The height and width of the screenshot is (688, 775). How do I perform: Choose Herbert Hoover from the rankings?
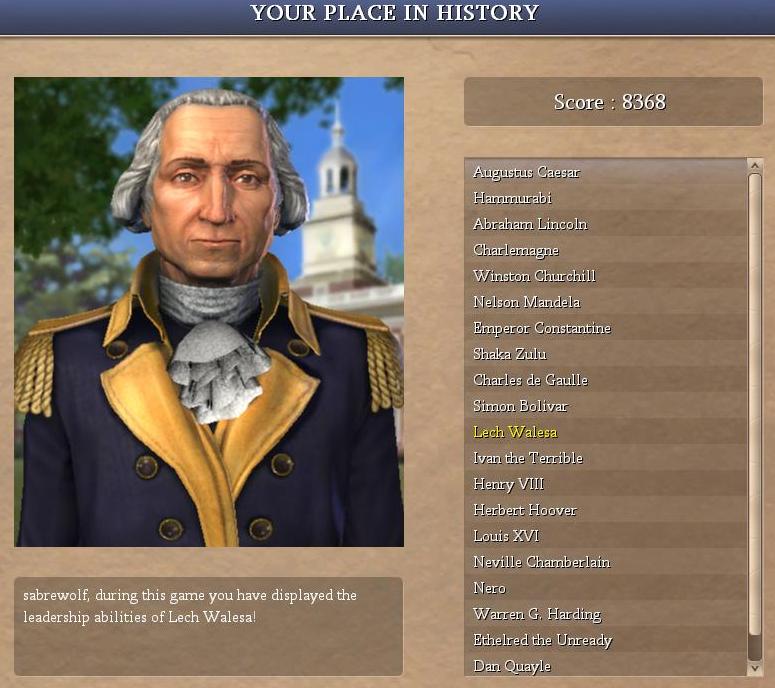pyautogui.click(x=524, y=510)
